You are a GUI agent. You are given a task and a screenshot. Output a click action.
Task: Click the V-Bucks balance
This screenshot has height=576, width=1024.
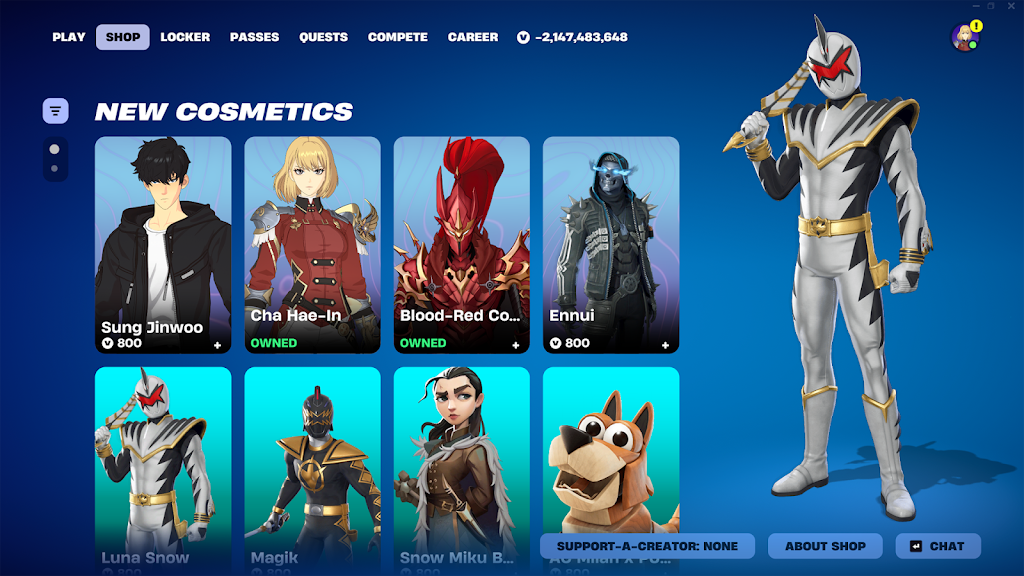pos(572,37)
